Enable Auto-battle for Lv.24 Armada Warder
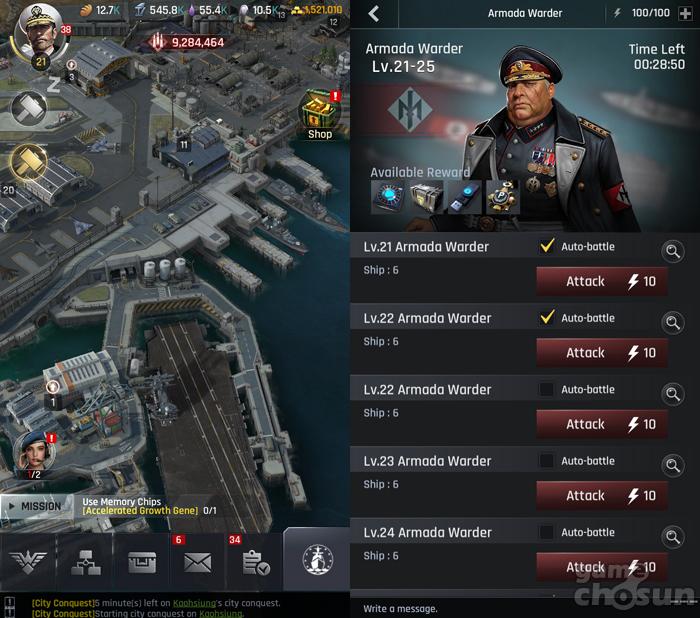 [547, 532]
